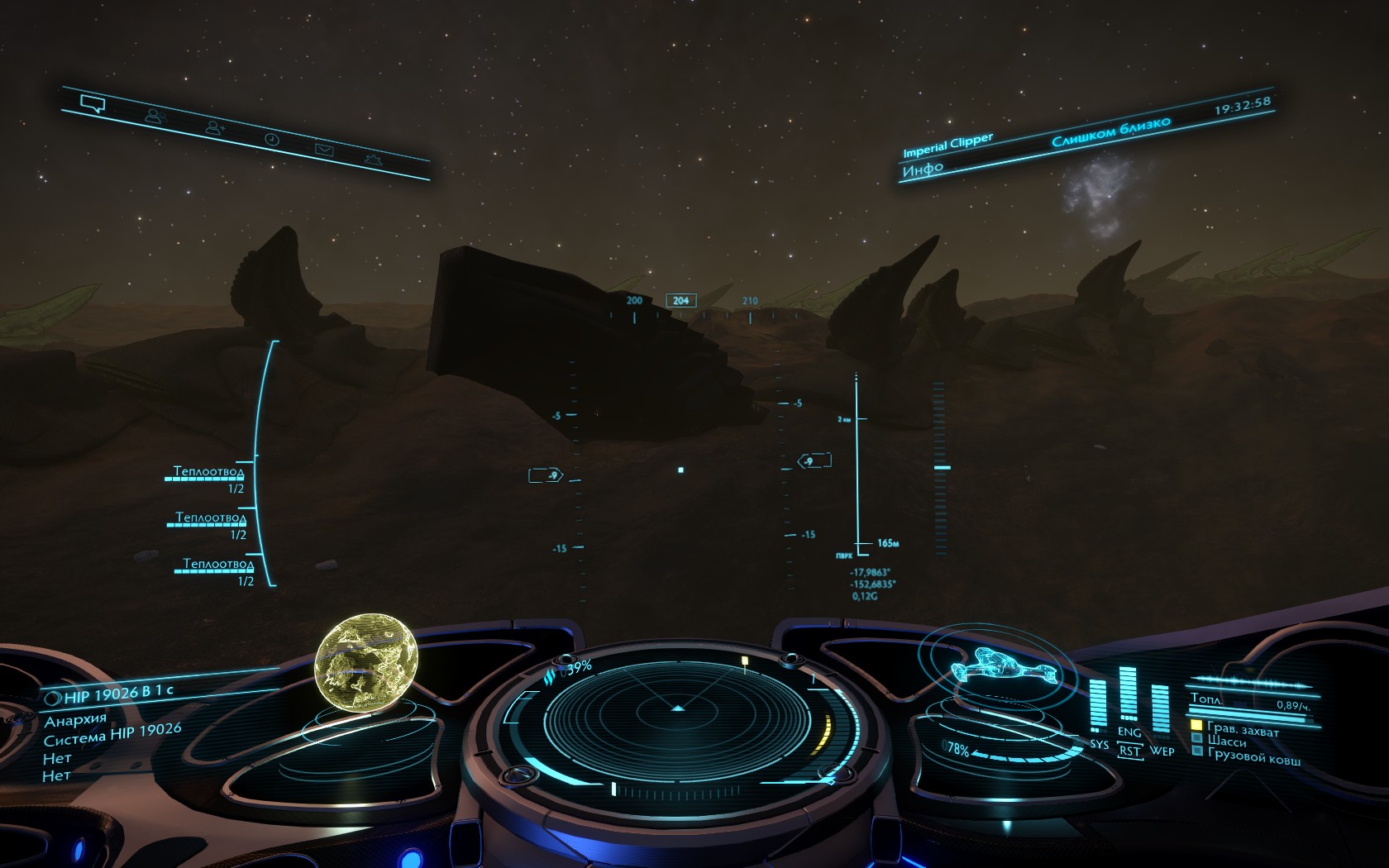This screenshot has height=868, width=1389.
Task: Select the Imperial Clipper target label
Action: [947, 145]
